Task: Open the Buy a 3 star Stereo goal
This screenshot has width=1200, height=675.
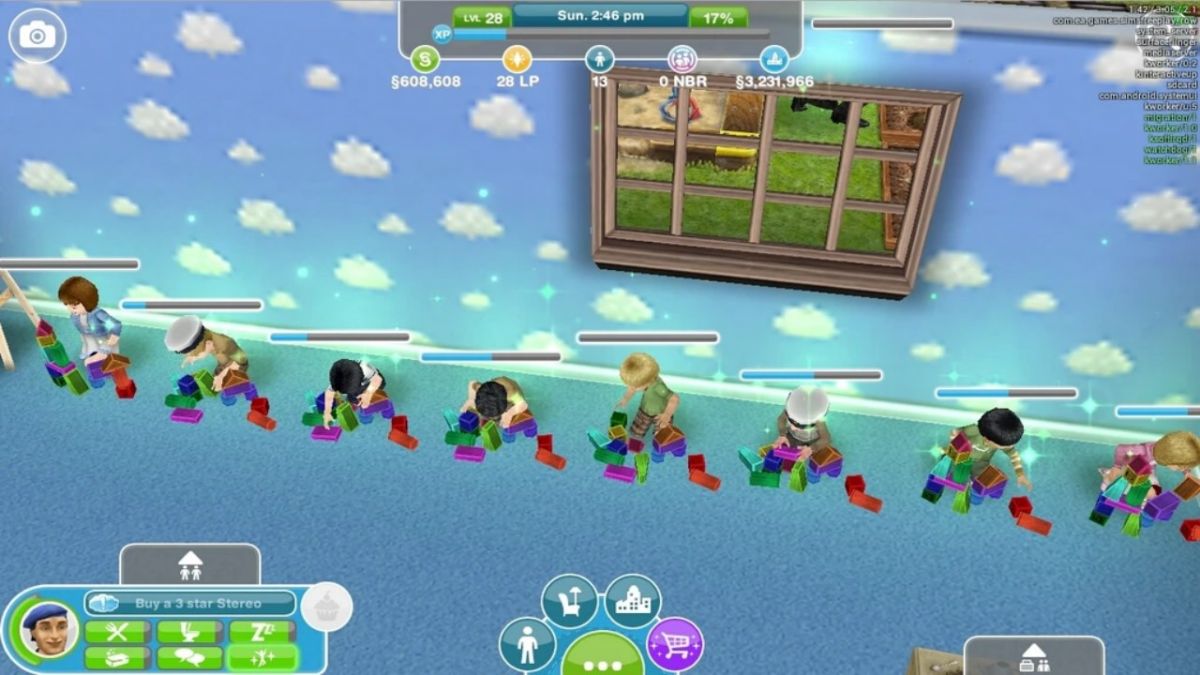Action: click(190, 603)
